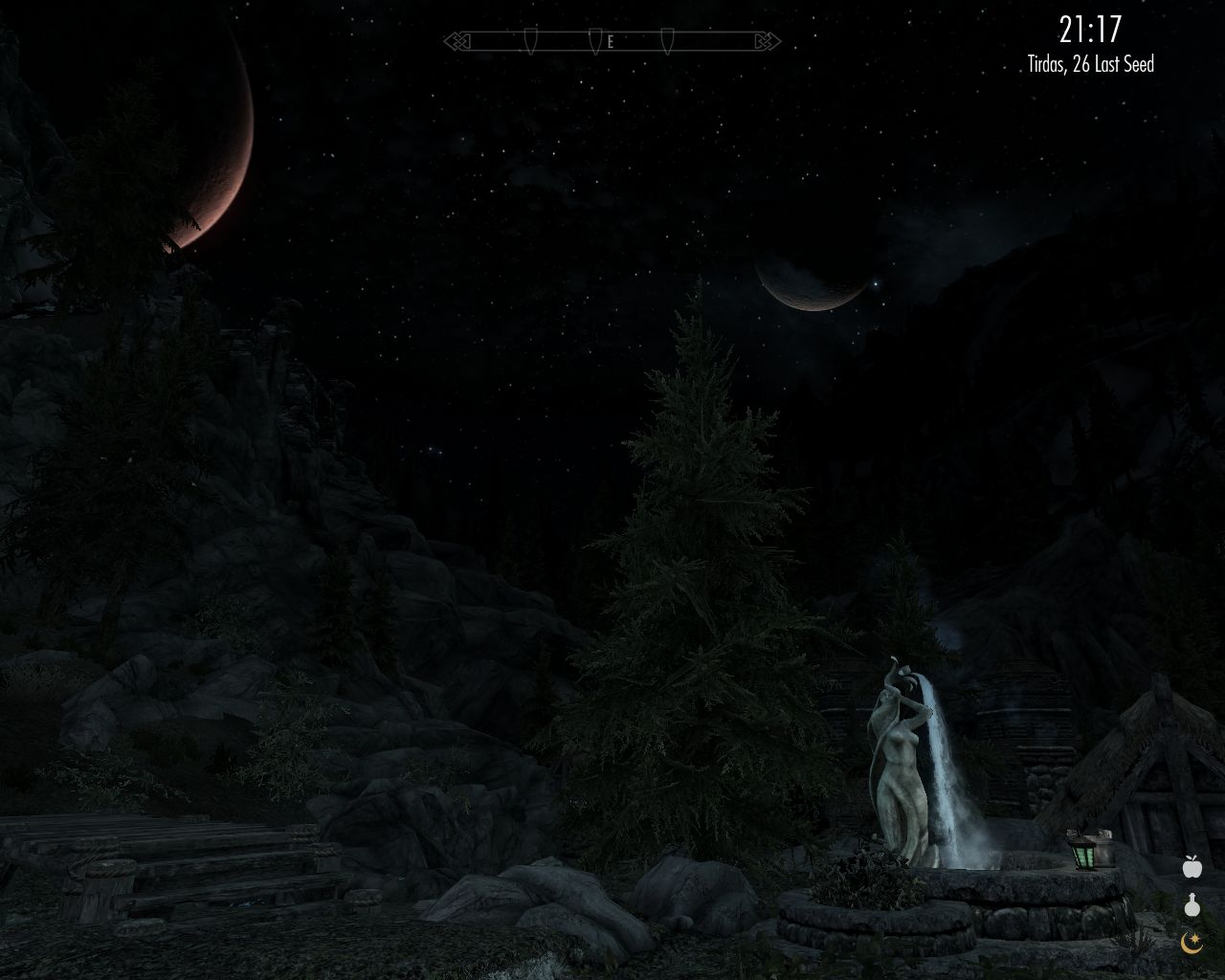Click the compass bar heading indicator
The image size is (1225, 980).
(x=611, y=41)
